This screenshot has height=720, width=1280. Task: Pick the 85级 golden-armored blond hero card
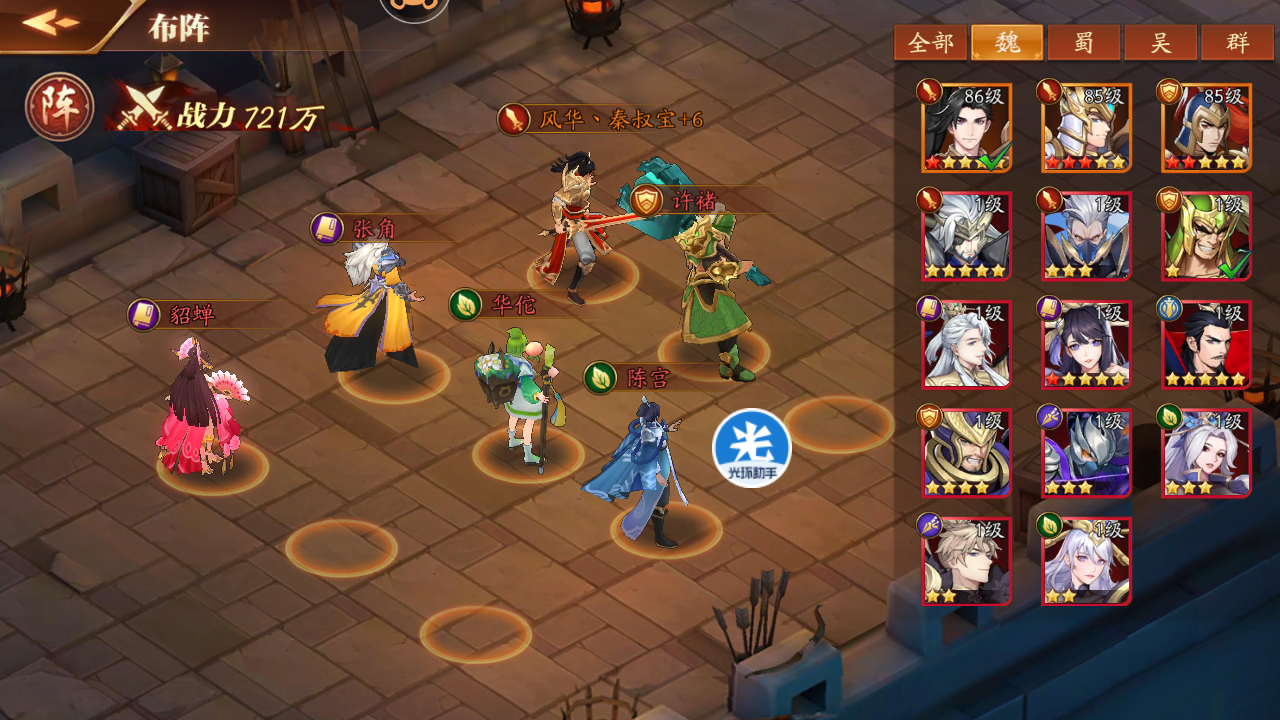(1086, 128)
